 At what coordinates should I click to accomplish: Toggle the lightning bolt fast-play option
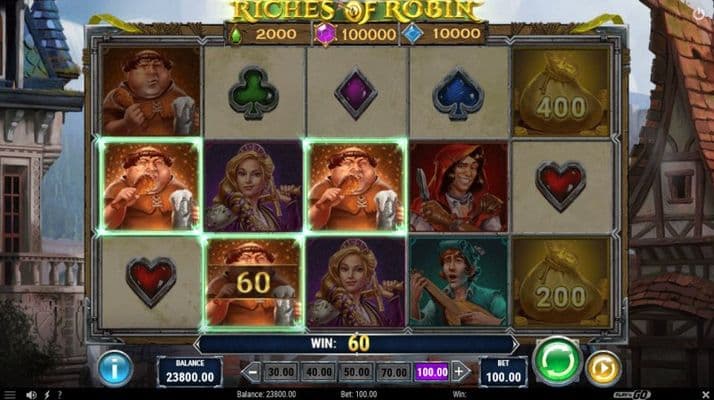(47, 394)
